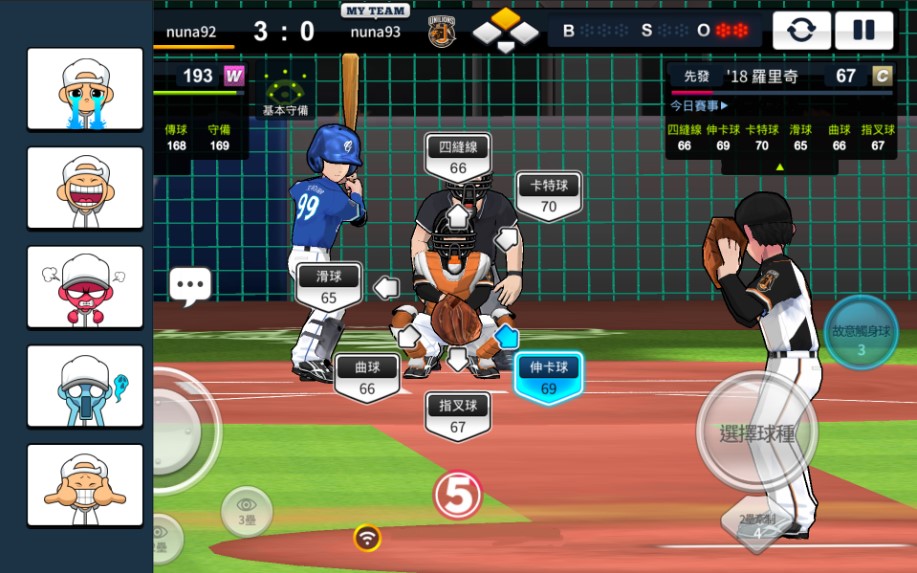Send the scared blue-faced ghost emote
917x573 pixels.
pos(85,386)
